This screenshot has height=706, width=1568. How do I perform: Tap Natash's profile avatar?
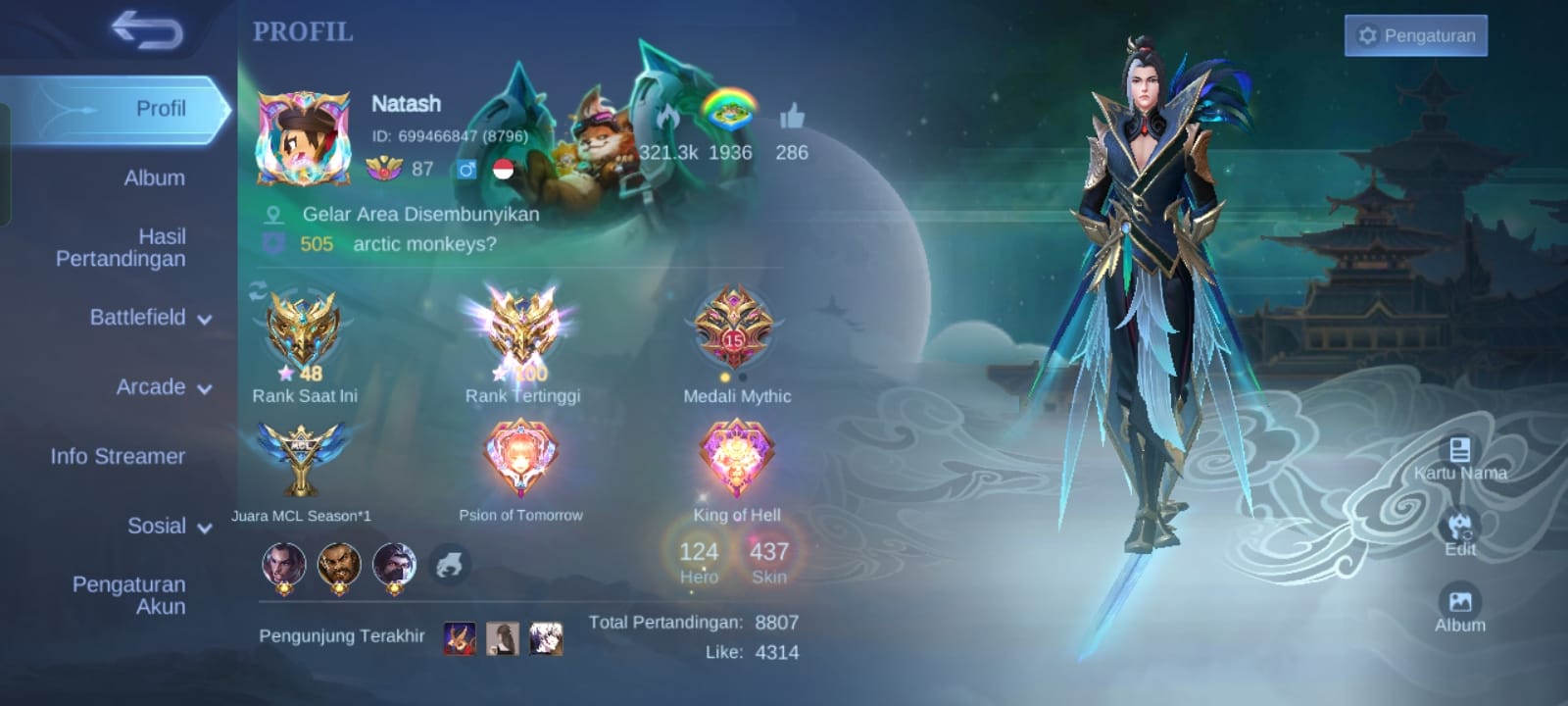pyautogui.click(x=303, y=139)
